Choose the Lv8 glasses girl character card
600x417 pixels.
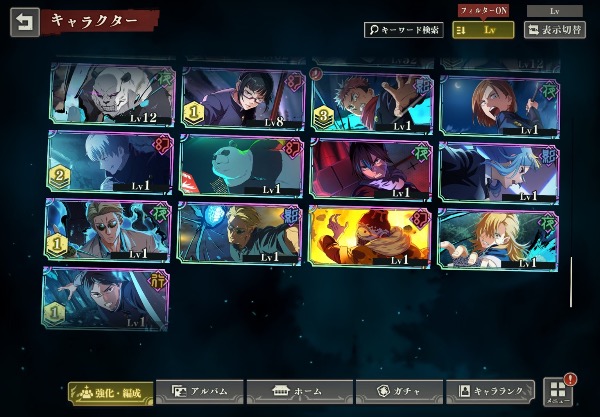click(243, 98)
